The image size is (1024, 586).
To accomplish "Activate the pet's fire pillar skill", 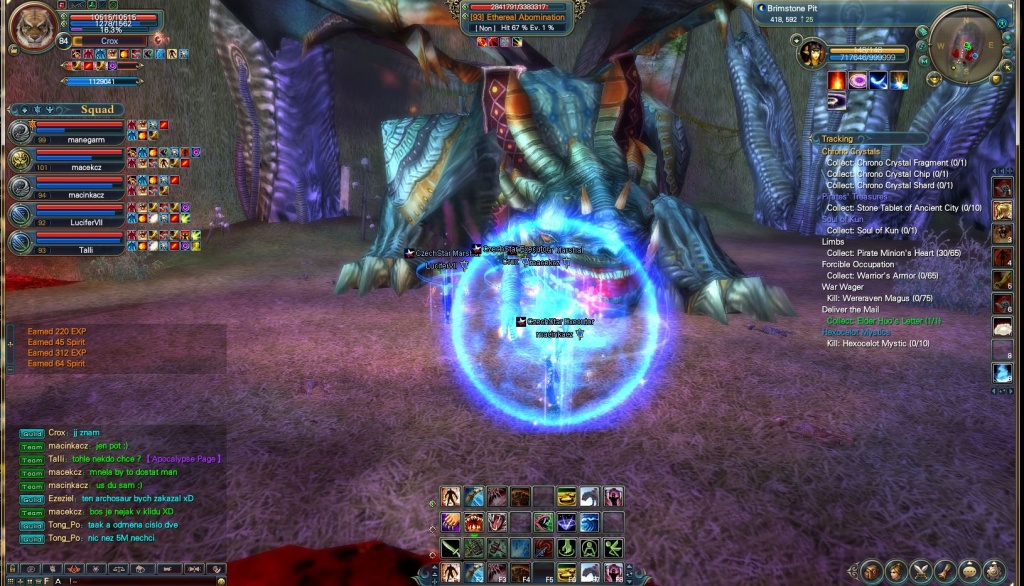I will [x=837, y=81].
